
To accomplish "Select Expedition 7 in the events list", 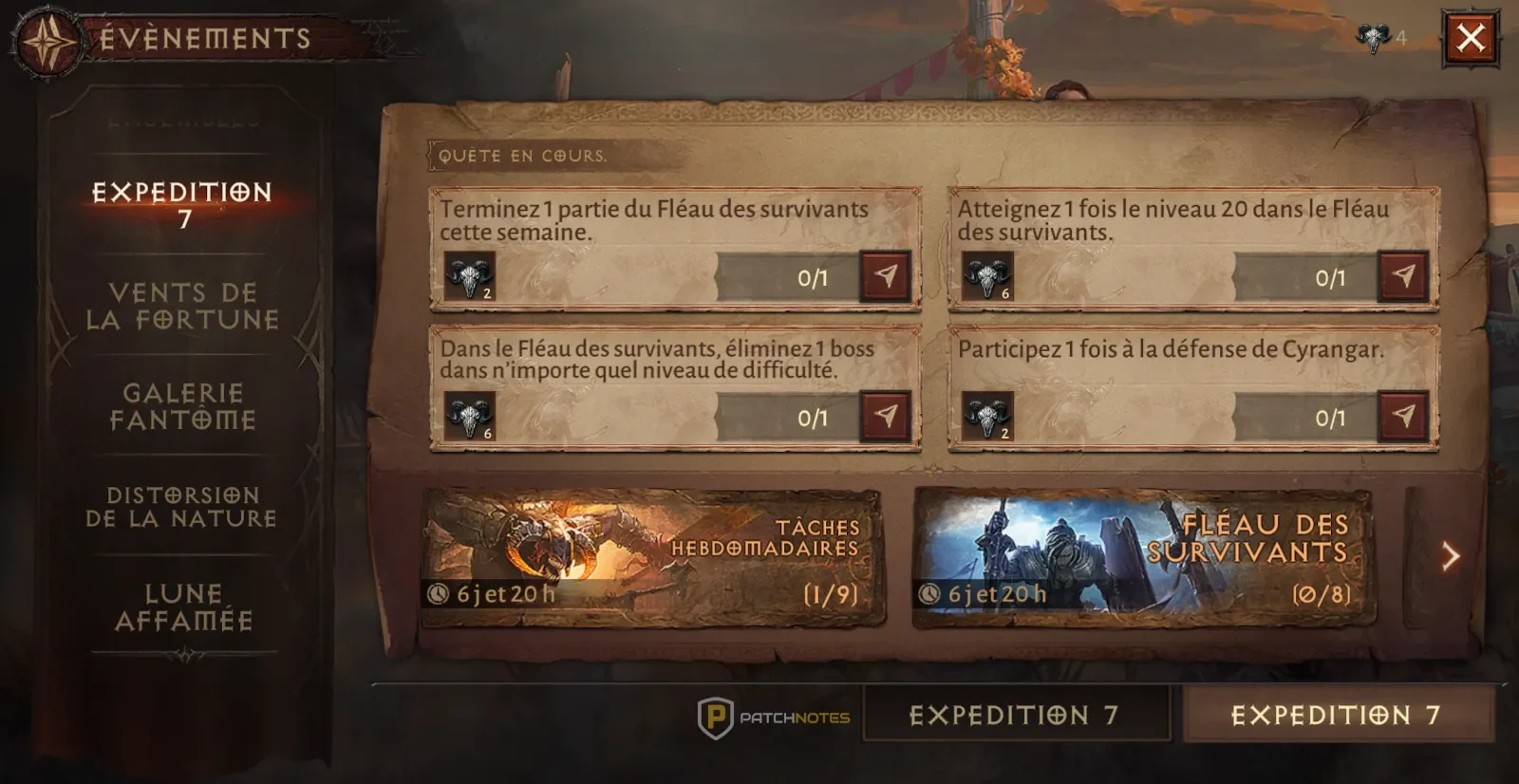I will coord(182,205).
